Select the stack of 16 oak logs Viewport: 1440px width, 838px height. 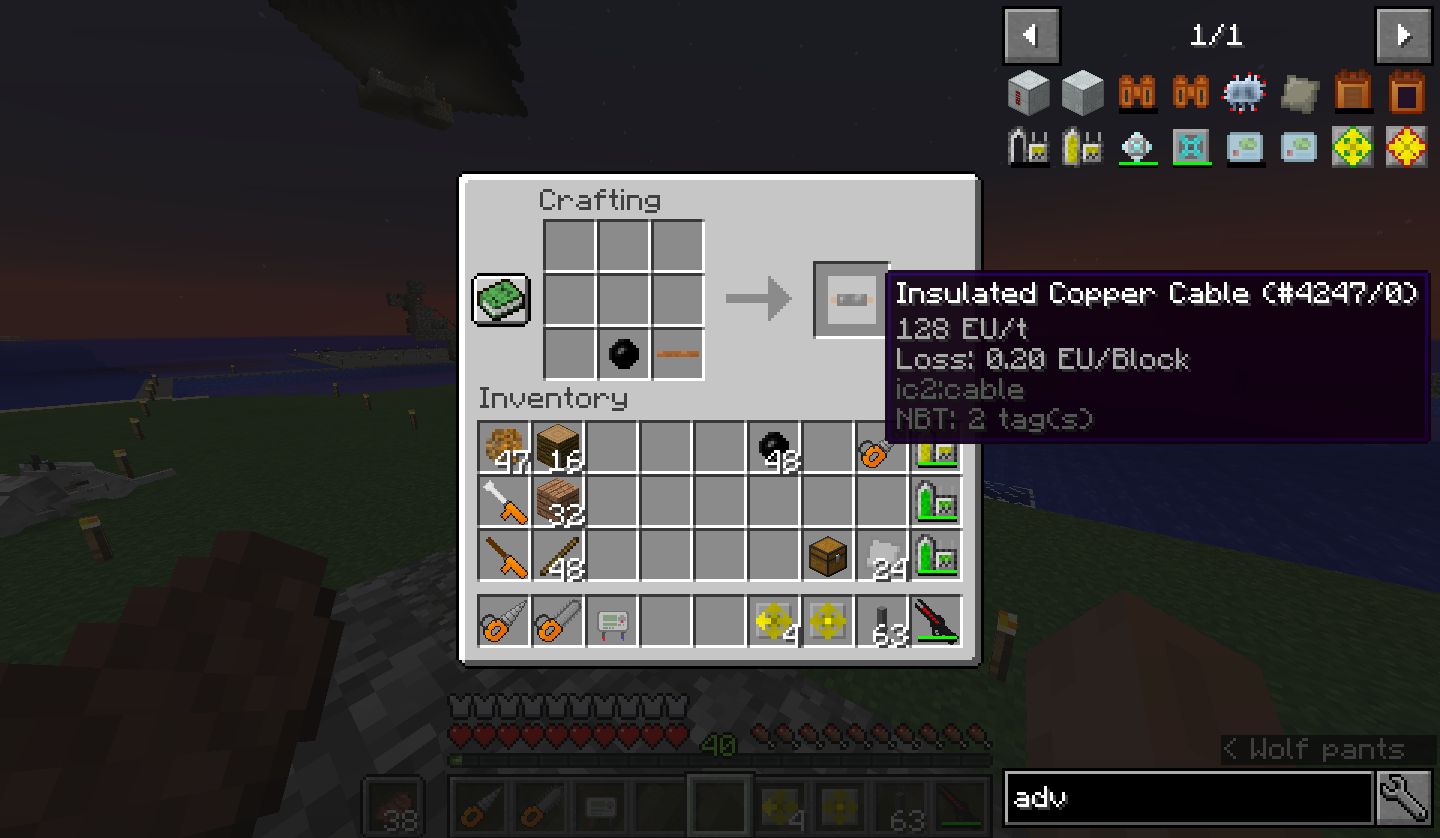click(558, 446)
